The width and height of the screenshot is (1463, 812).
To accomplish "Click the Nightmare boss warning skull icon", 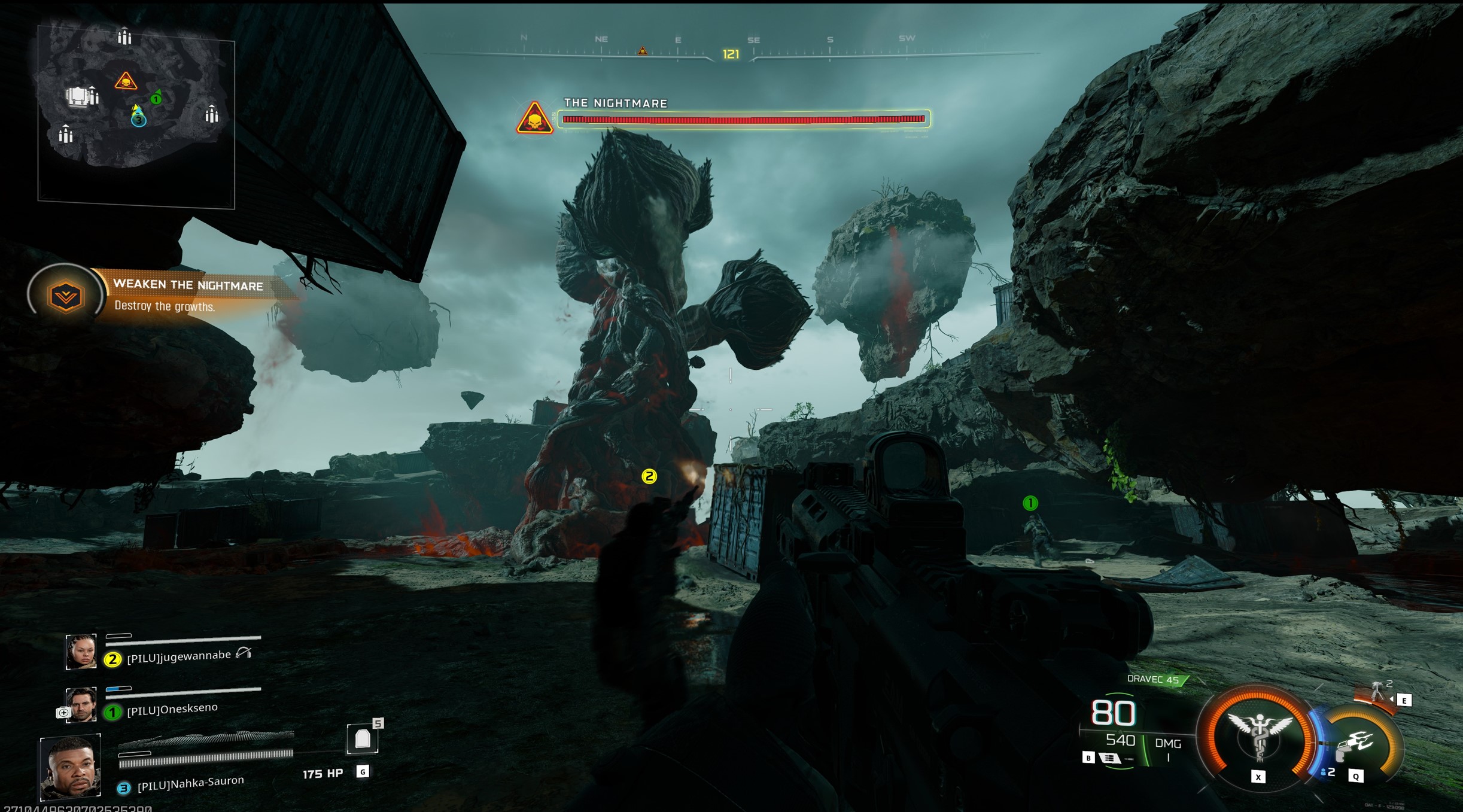I will (x=534, y=118).
